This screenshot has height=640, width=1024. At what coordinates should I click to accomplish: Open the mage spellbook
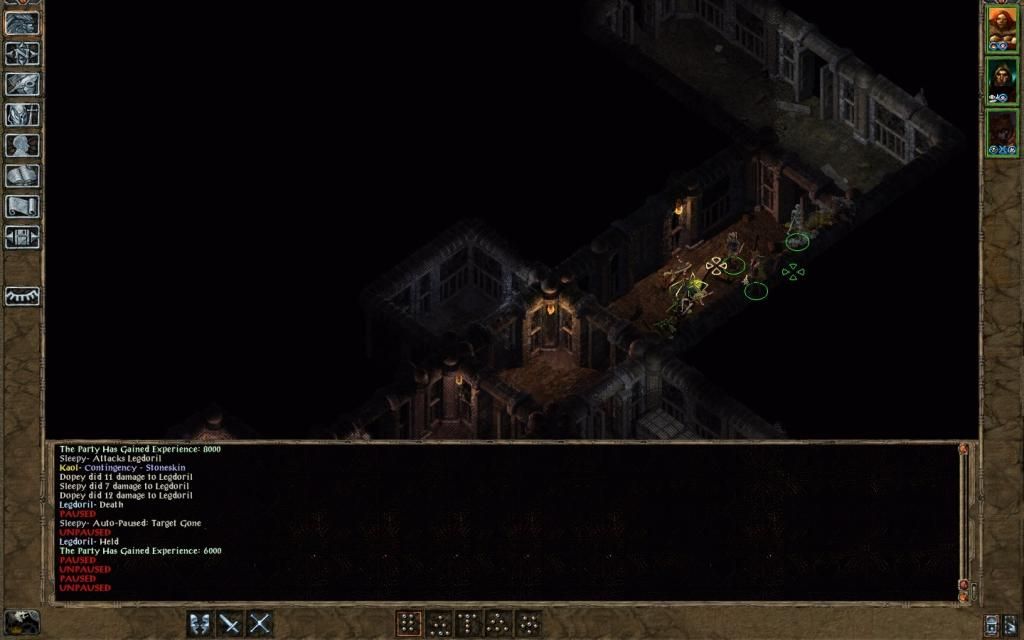point(22,177)
